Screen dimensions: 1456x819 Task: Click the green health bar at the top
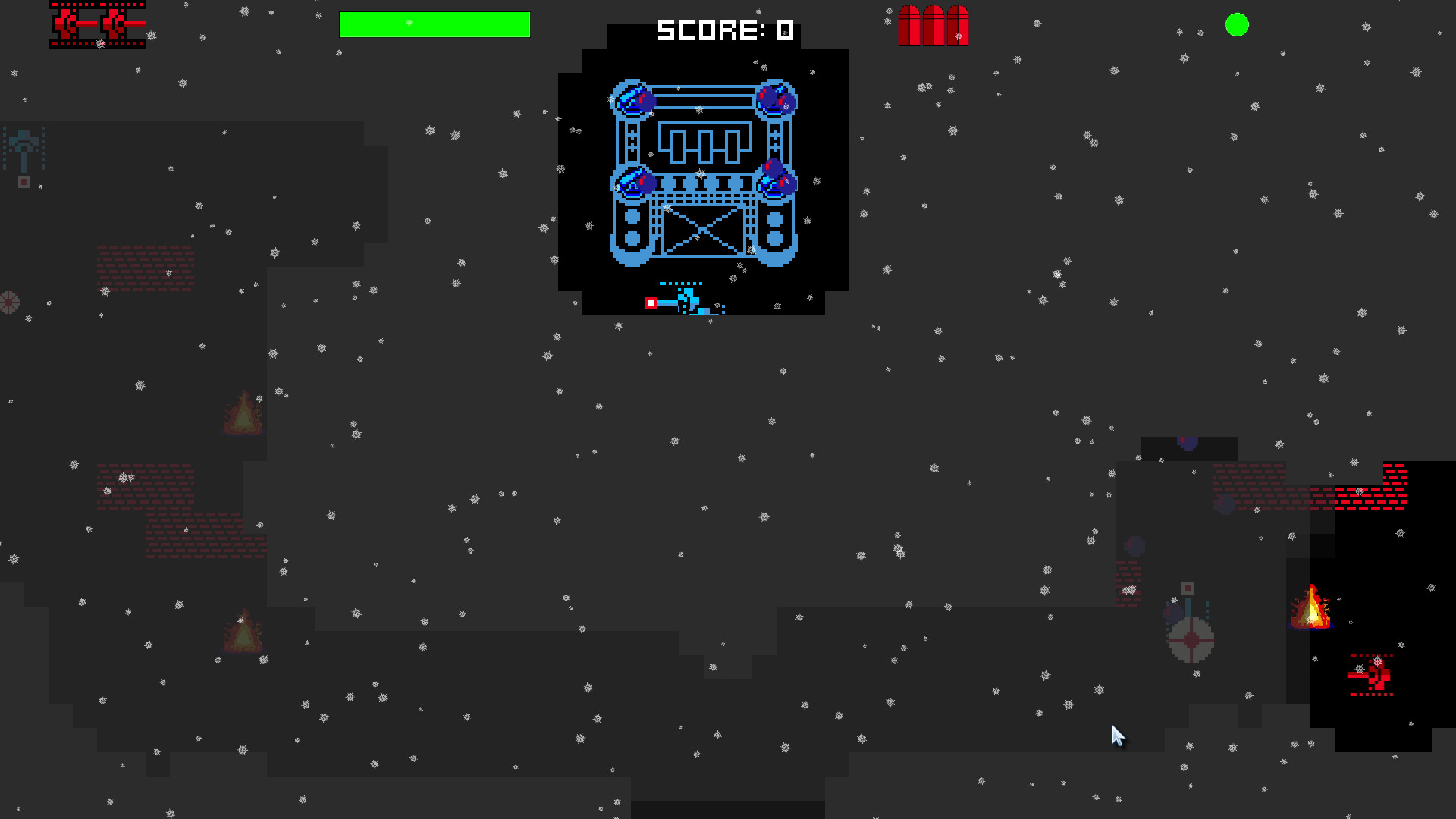(435, 25)
